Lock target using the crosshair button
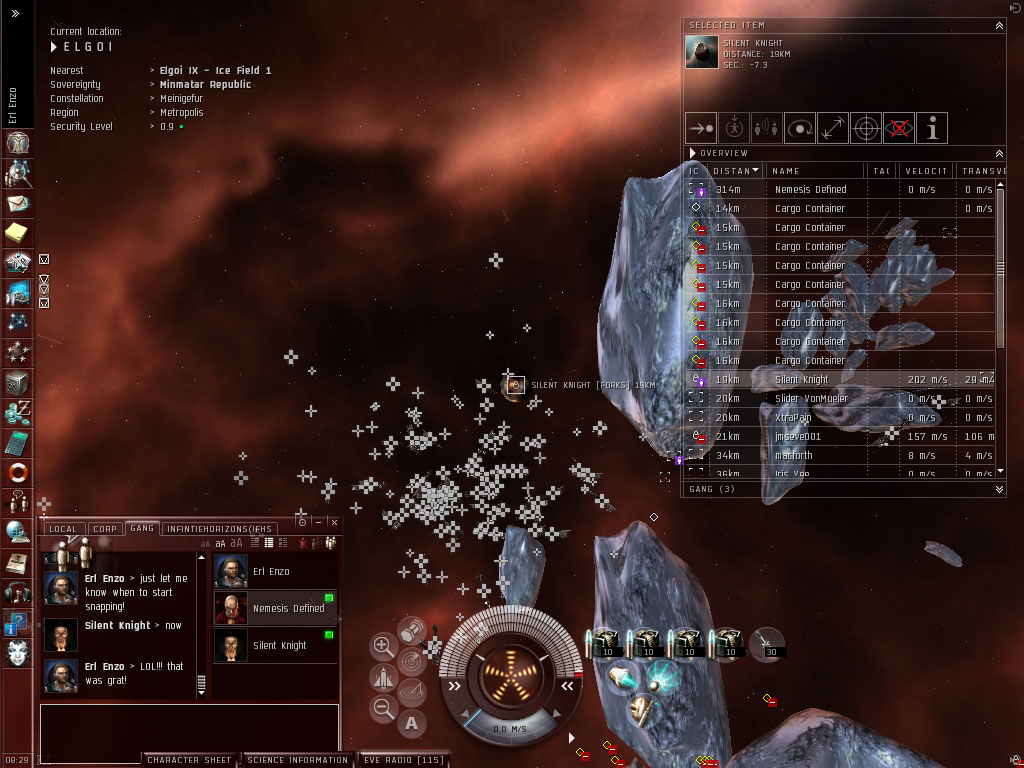The width and height of the screenshot is (1024, 768). pyautogui.click(x=866, y=128)
